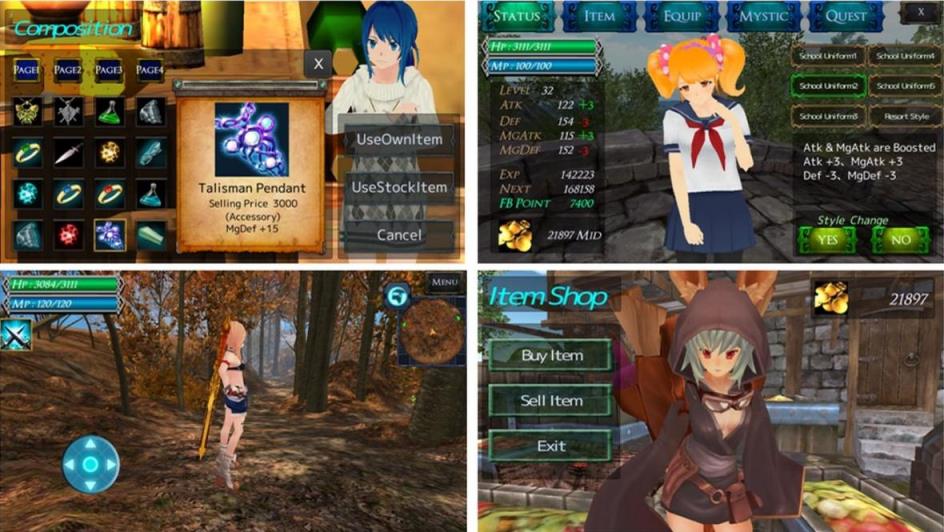Cancel the Talisman Pendant composition prompt
This screenshot has height=532, width=944.
click(398, 235)
